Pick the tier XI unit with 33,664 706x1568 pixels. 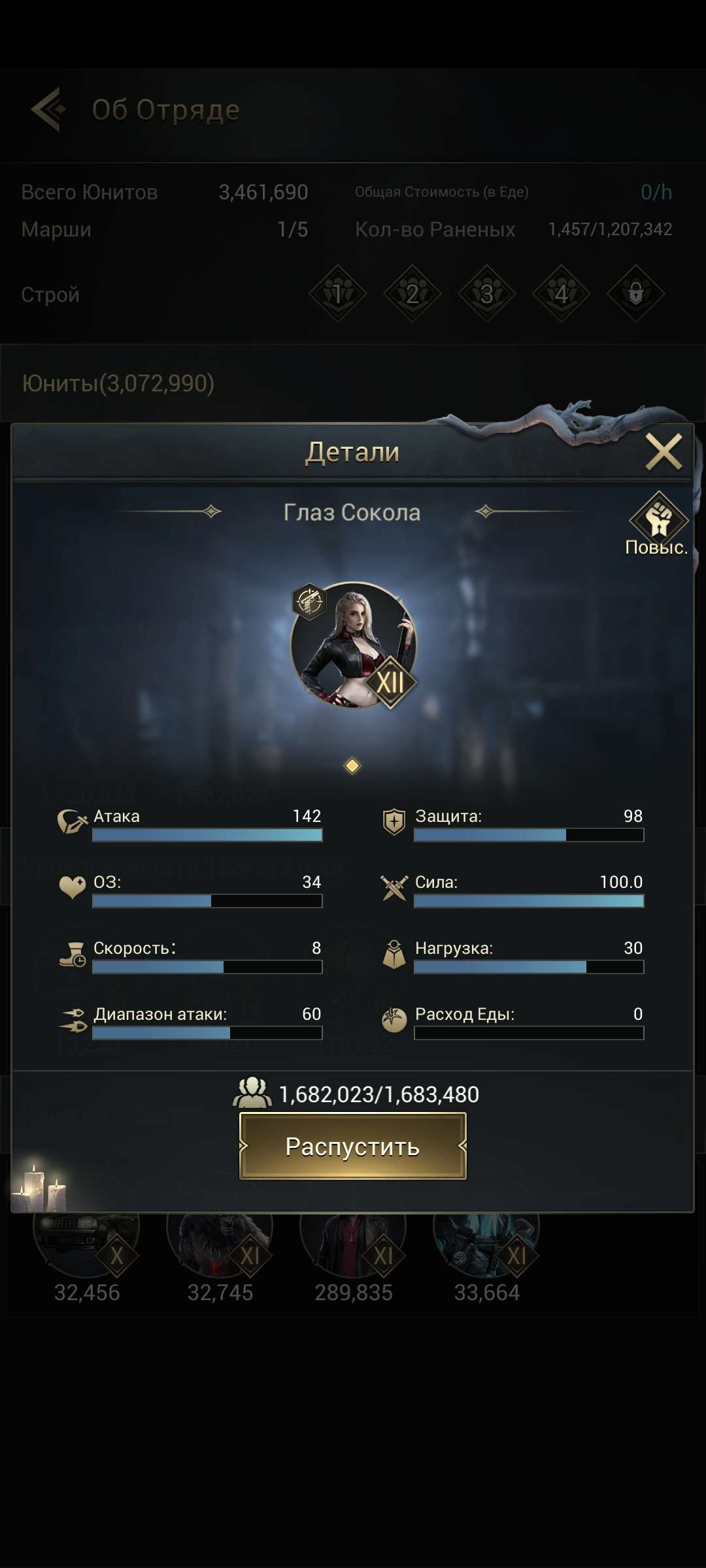point(486,1241)
